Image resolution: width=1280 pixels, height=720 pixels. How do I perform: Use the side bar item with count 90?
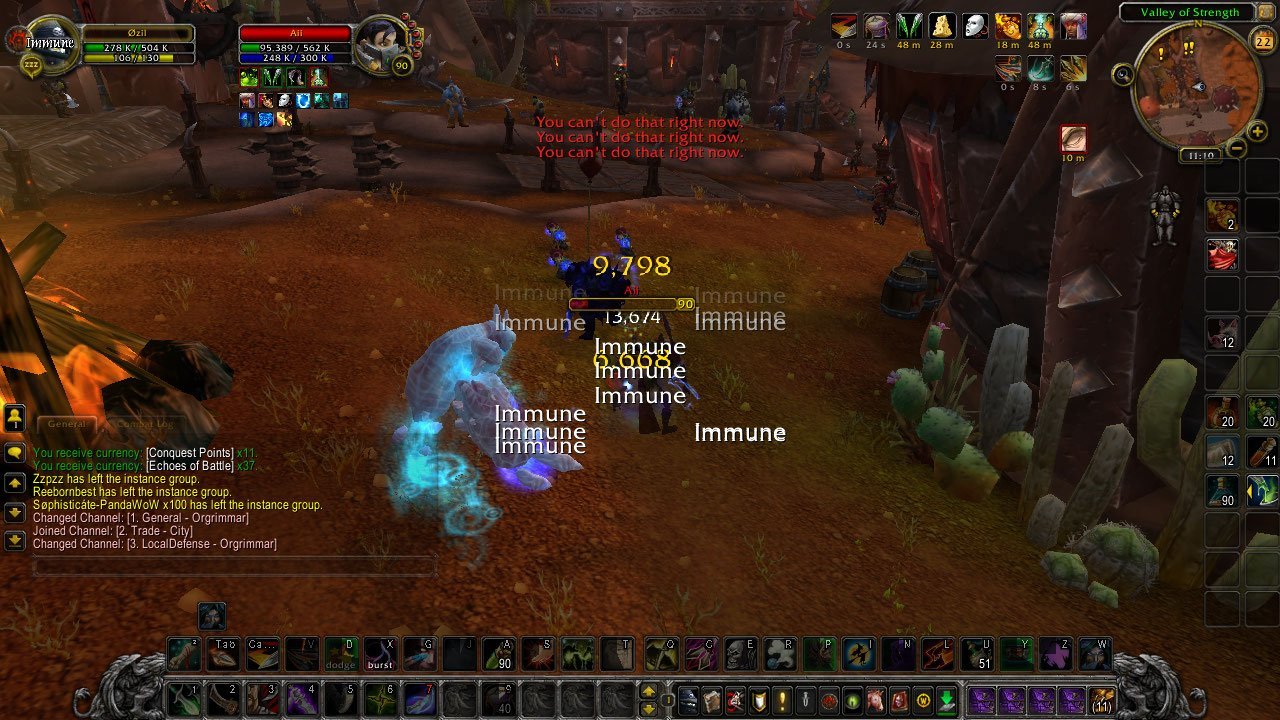1222,490
